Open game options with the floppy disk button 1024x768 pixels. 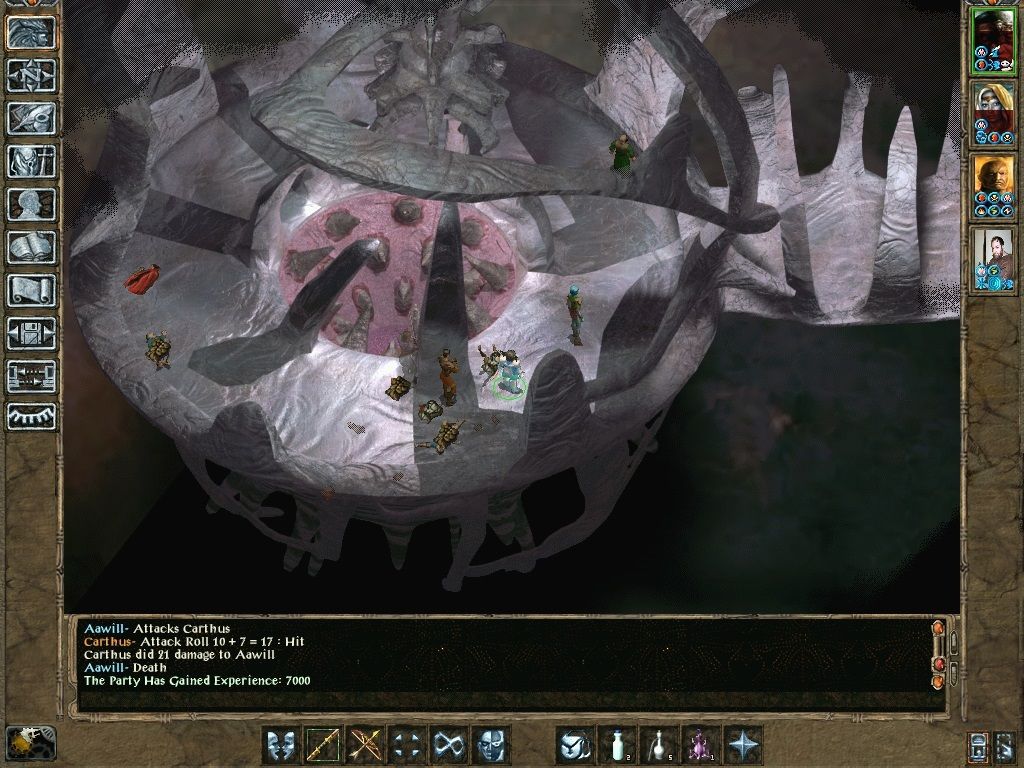[31, 333]
